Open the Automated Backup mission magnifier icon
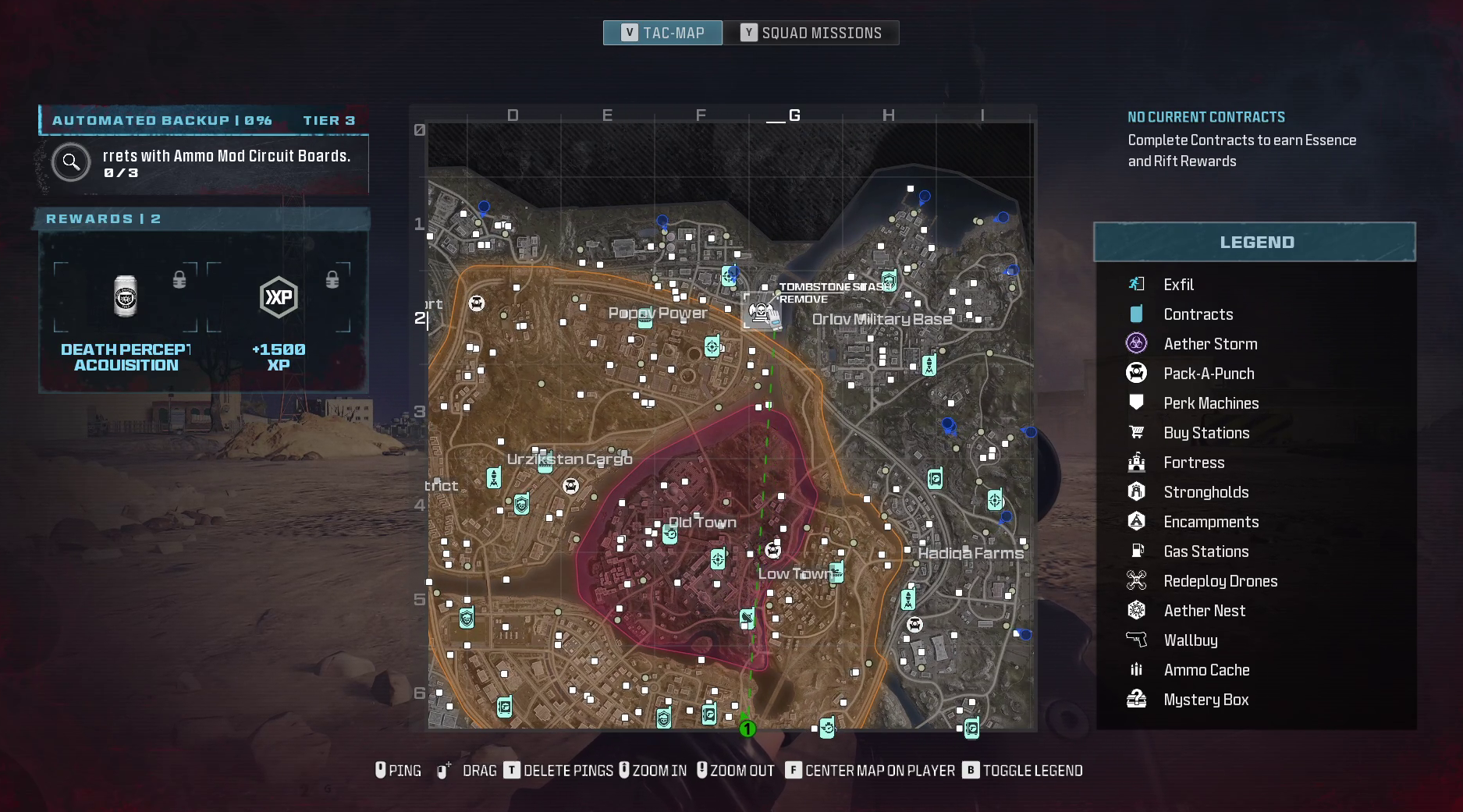1463x812 pixels. coord(71,162)
